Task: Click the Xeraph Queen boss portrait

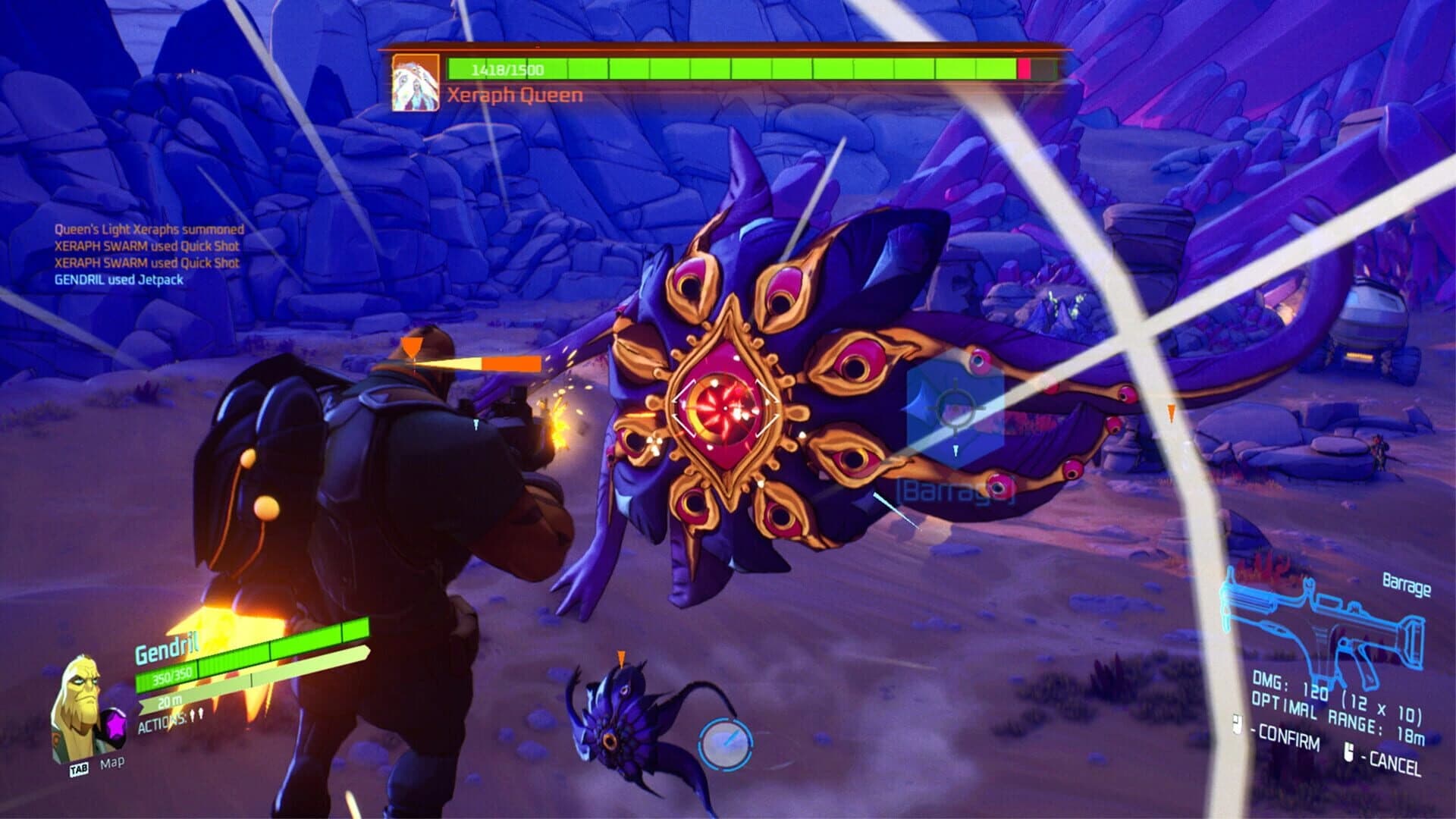Action: pyautogui.click(x=416, y=82)
